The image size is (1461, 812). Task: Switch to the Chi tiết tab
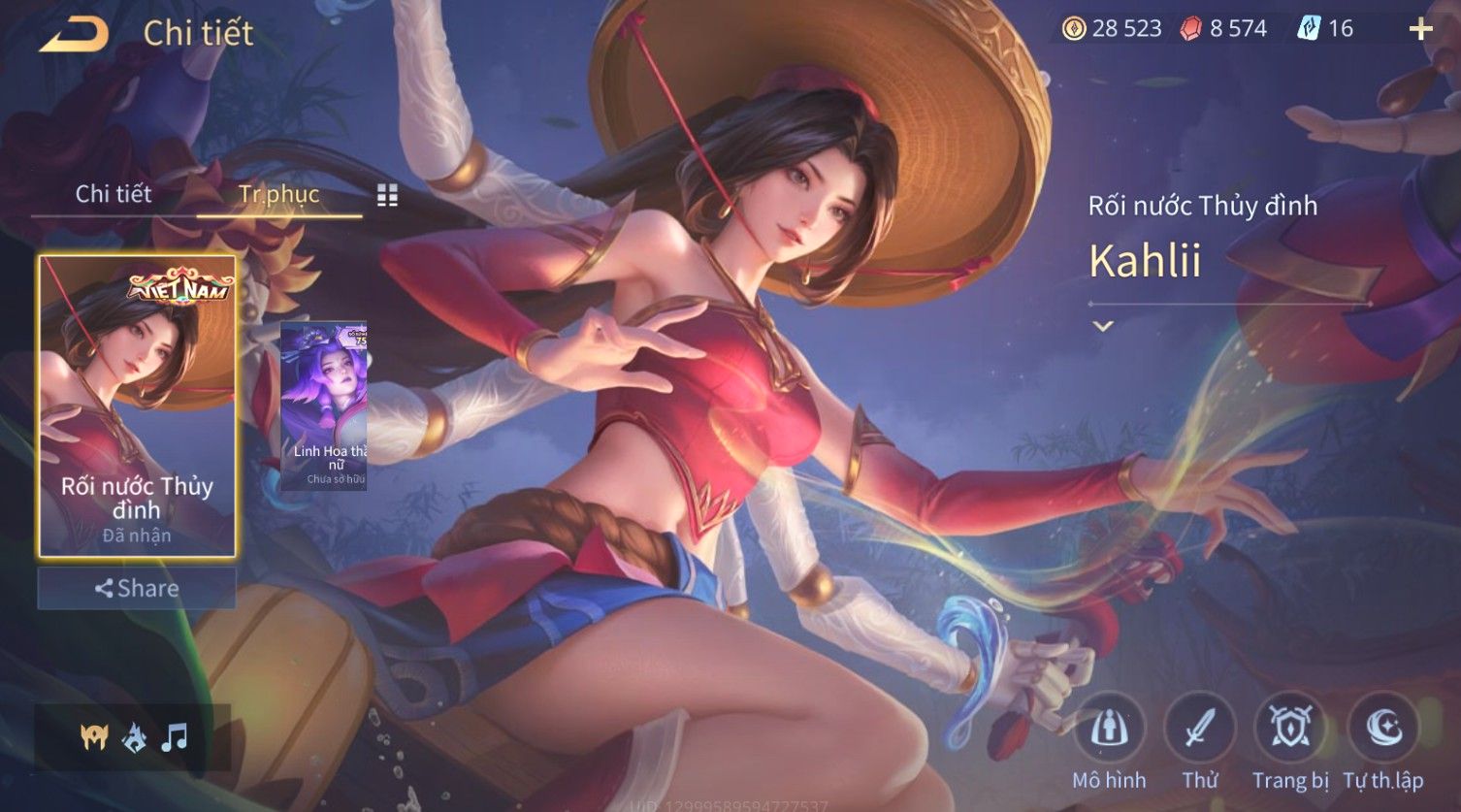tap(114, 194)
